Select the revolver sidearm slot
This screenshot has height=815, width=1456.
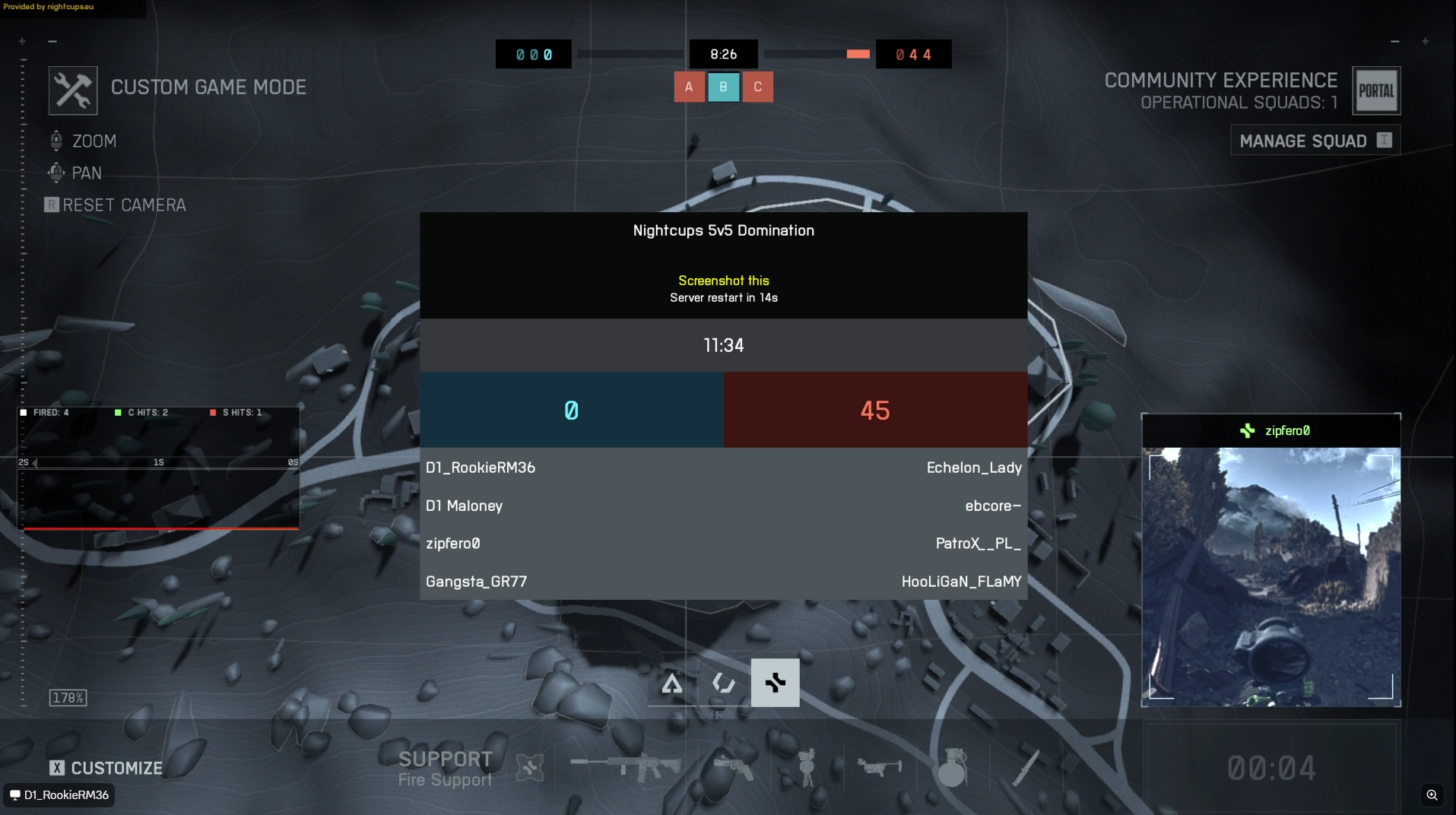(x=733, y=768)
